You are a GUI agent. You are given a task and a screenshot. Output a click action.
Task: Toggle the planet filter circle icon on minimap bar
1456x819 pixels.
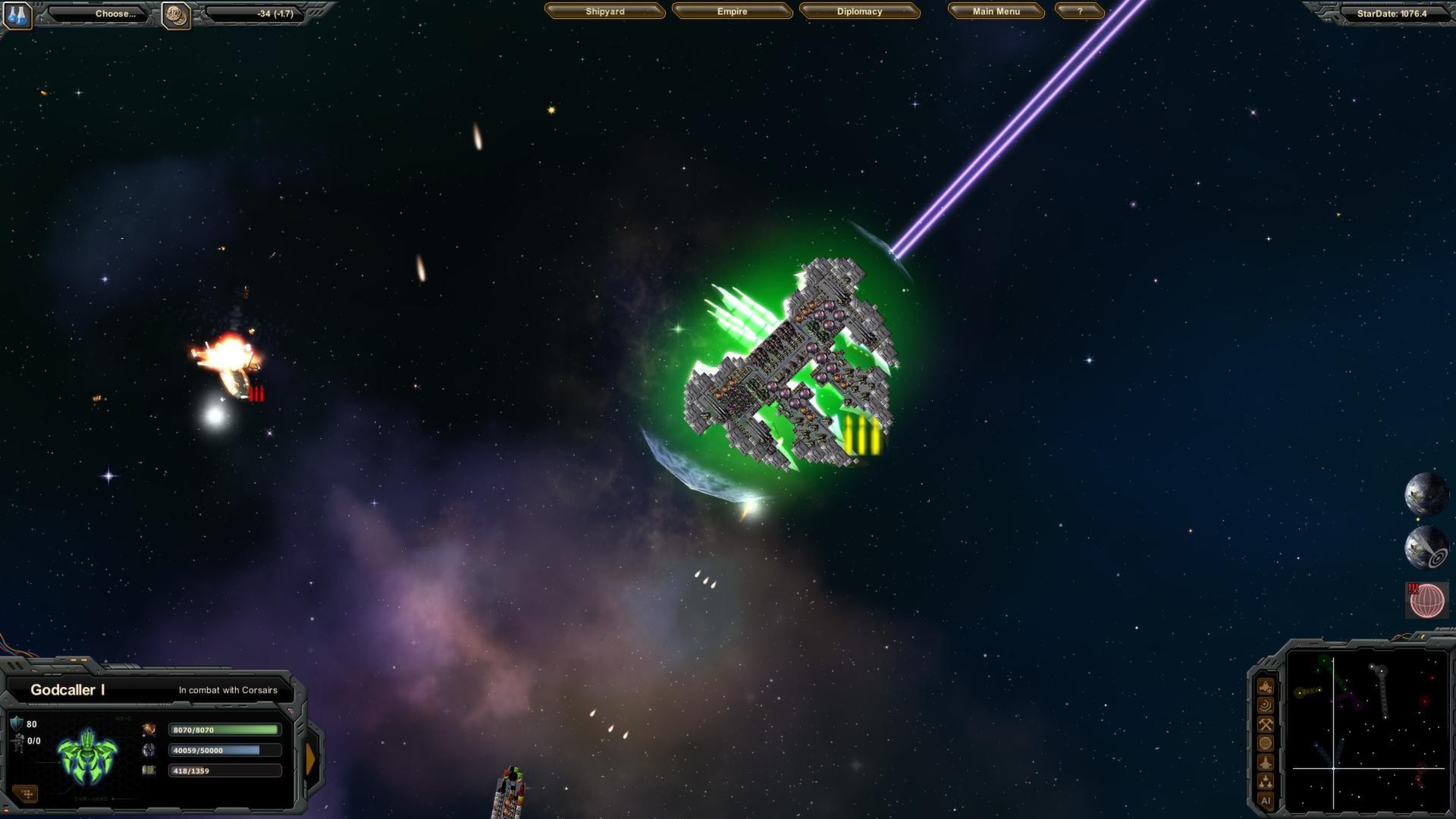tap(1266, 742)
